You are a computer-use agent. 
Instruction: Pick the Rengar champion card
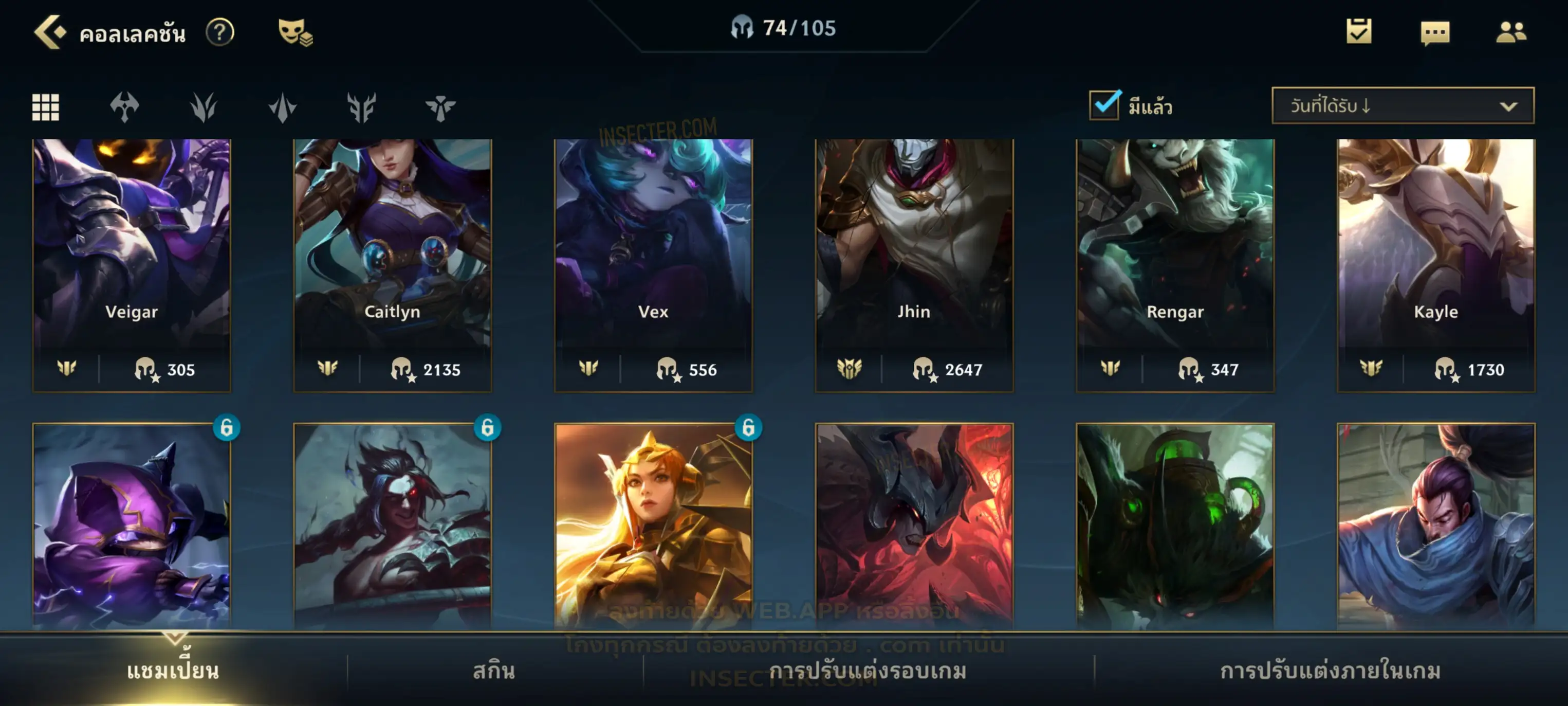tap(1175, 265)
